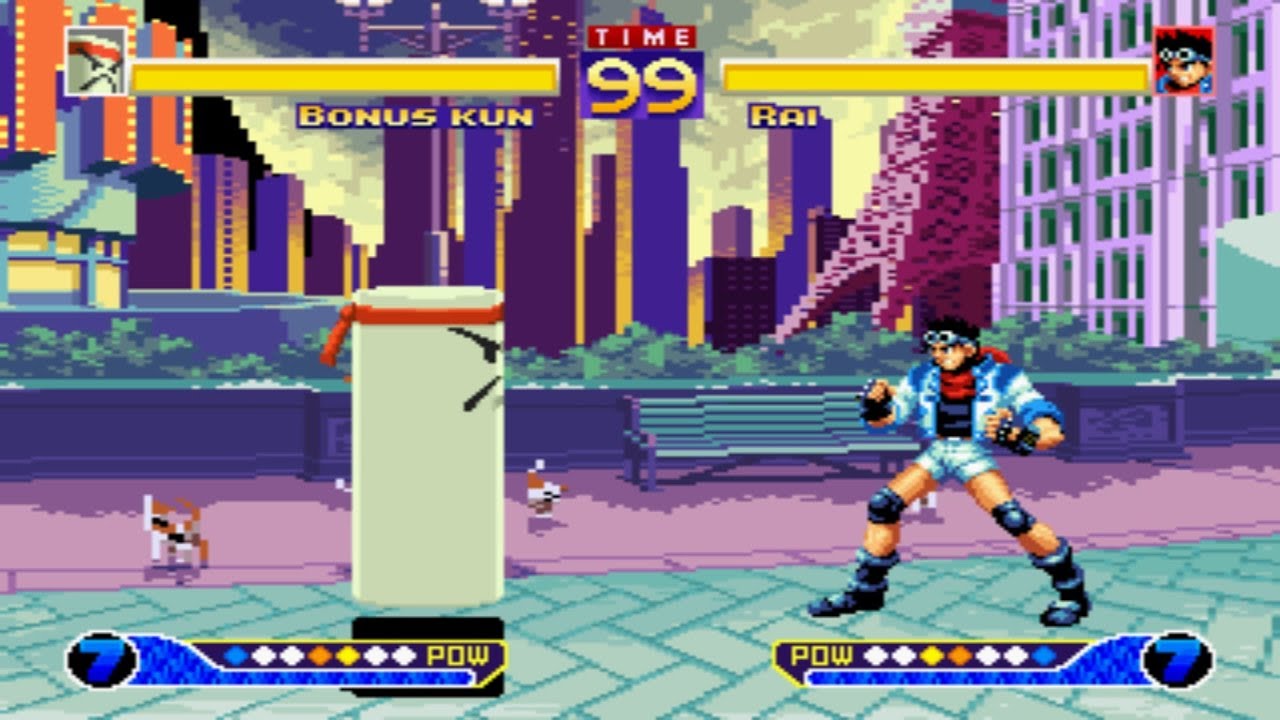1280x720 pixels.
Task: Toggle the blue diamond gem on left gauge
Action: pyautogui.click(x=236, y=655)
